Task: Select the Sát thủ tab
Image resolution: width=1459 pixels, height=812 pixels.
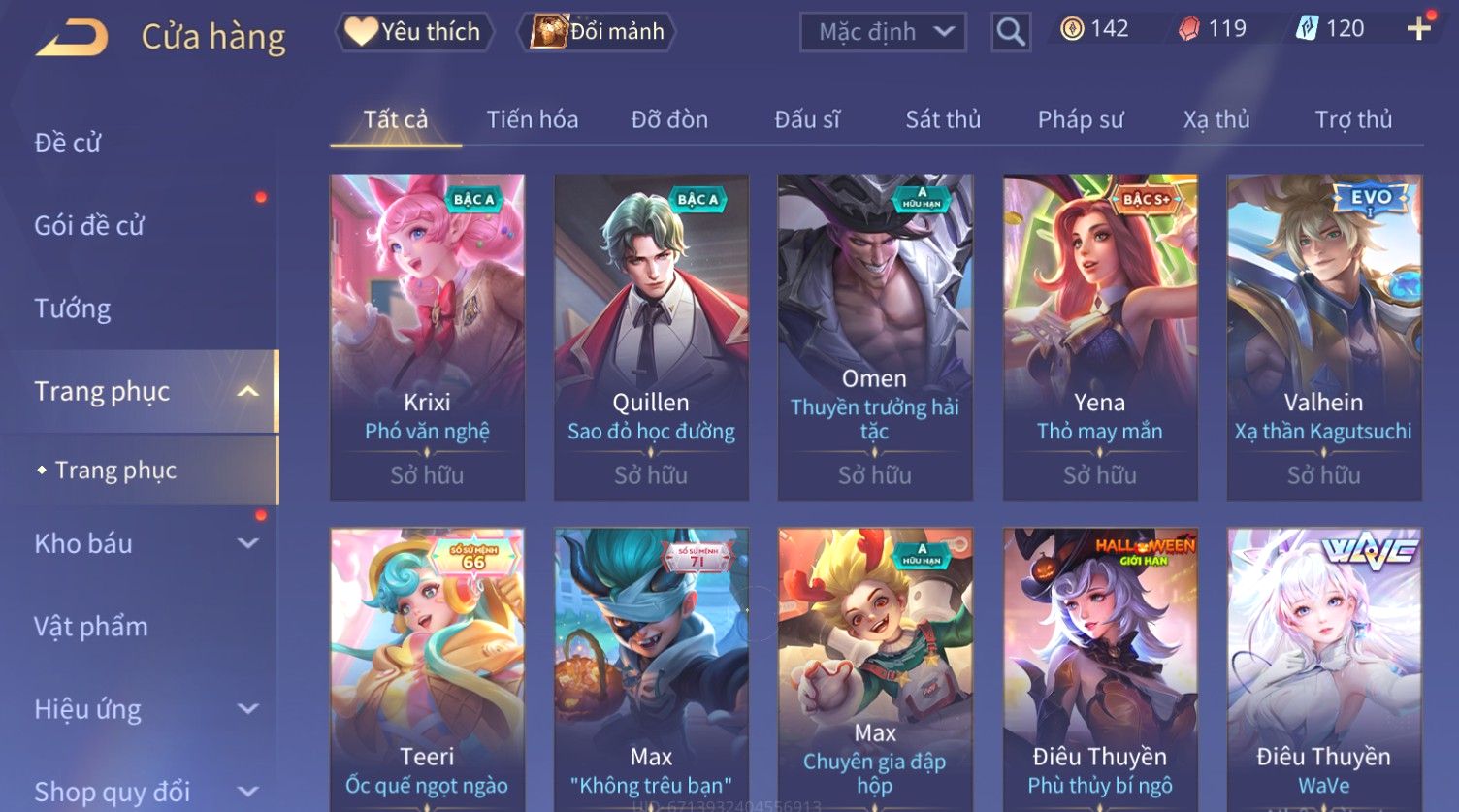Action: point(943,119)
